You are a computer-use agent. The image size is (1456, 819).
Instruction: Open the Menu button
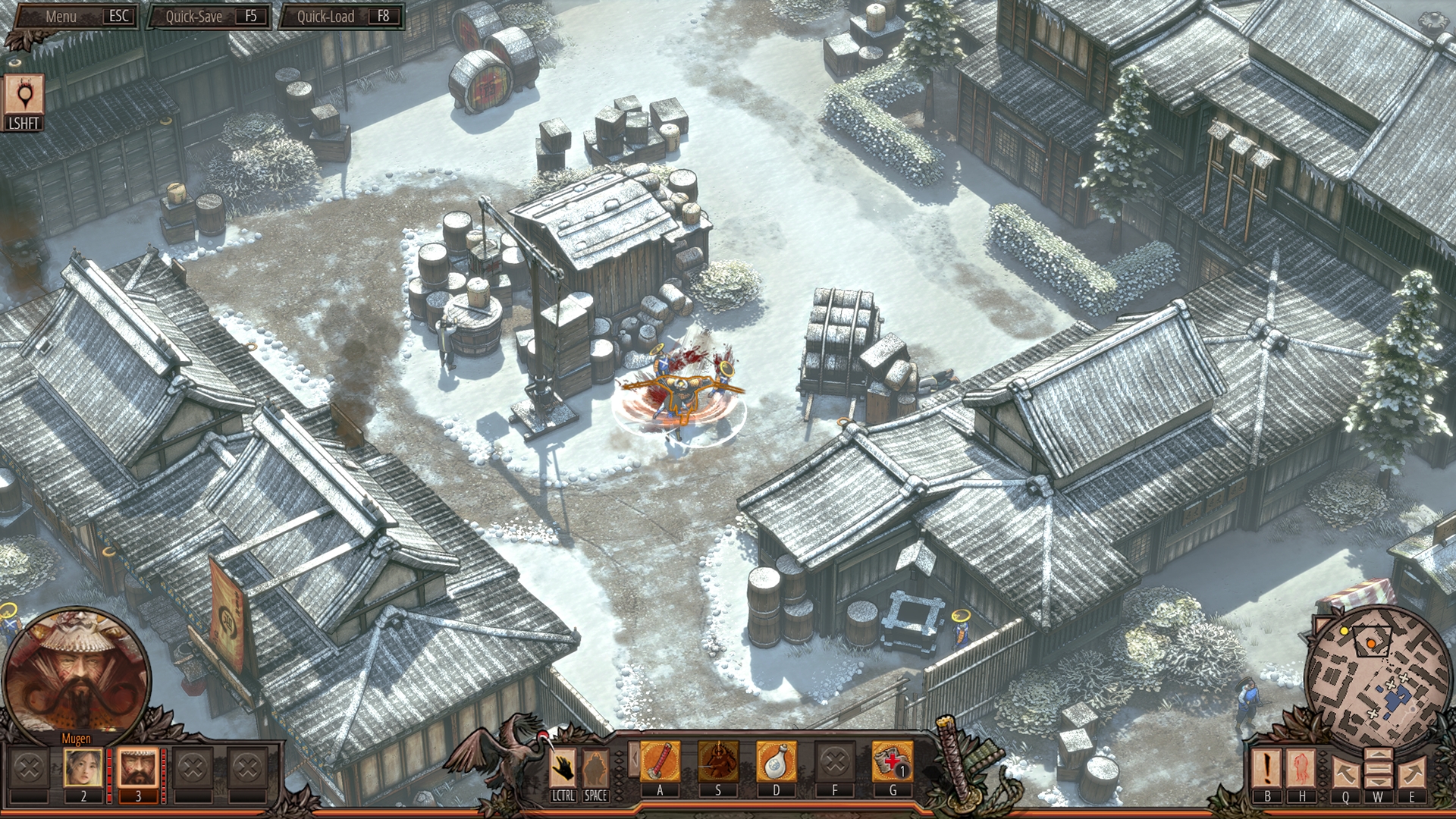coord(74,16)
